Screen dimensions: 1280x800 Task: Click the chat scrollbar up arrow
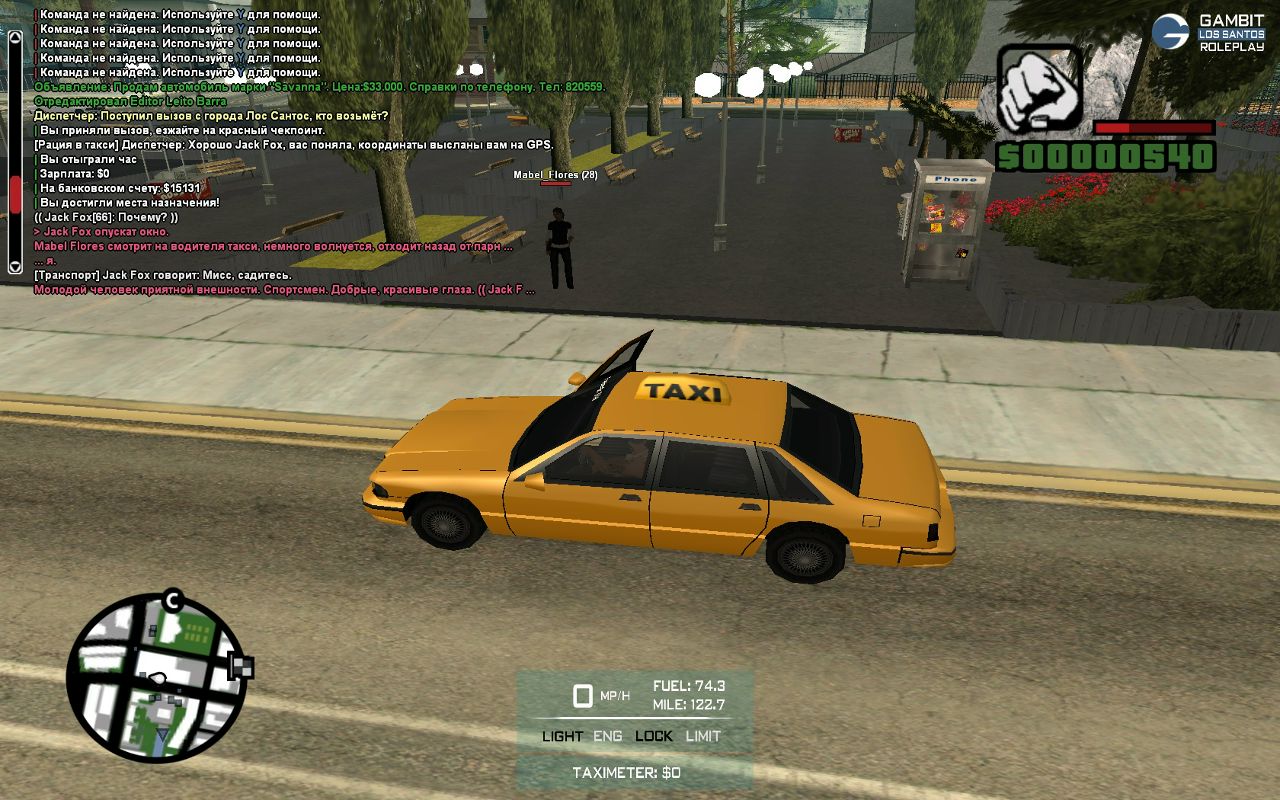click(x=15, y=39)
